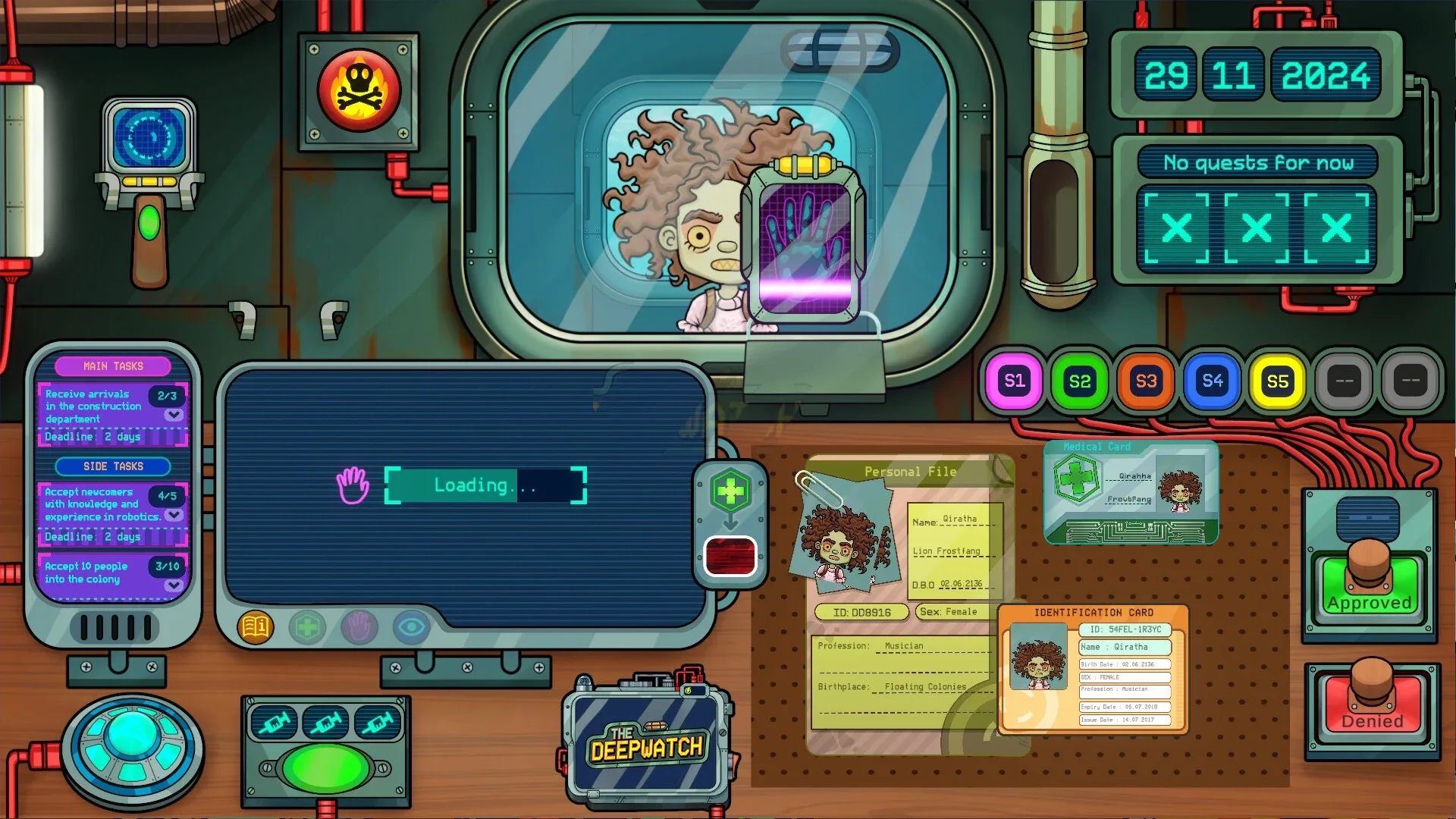Viewport: 1456px width, 819px height.
Task: Expand the robotics newcomers task details
Action: coord(173,514)
